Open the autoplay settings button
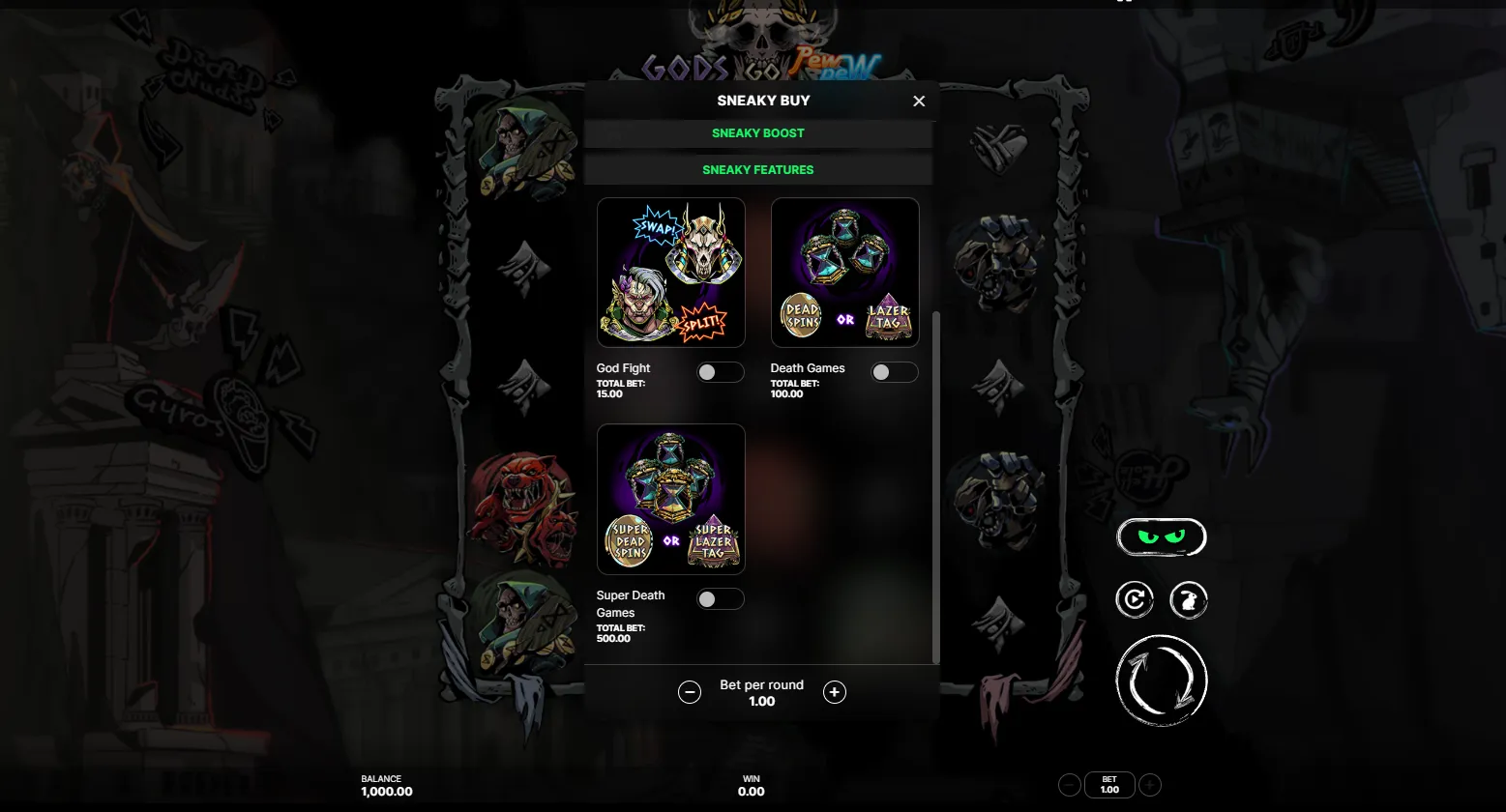The height and width of the screenshot is (812, 1506). [x=1135, y=600]
